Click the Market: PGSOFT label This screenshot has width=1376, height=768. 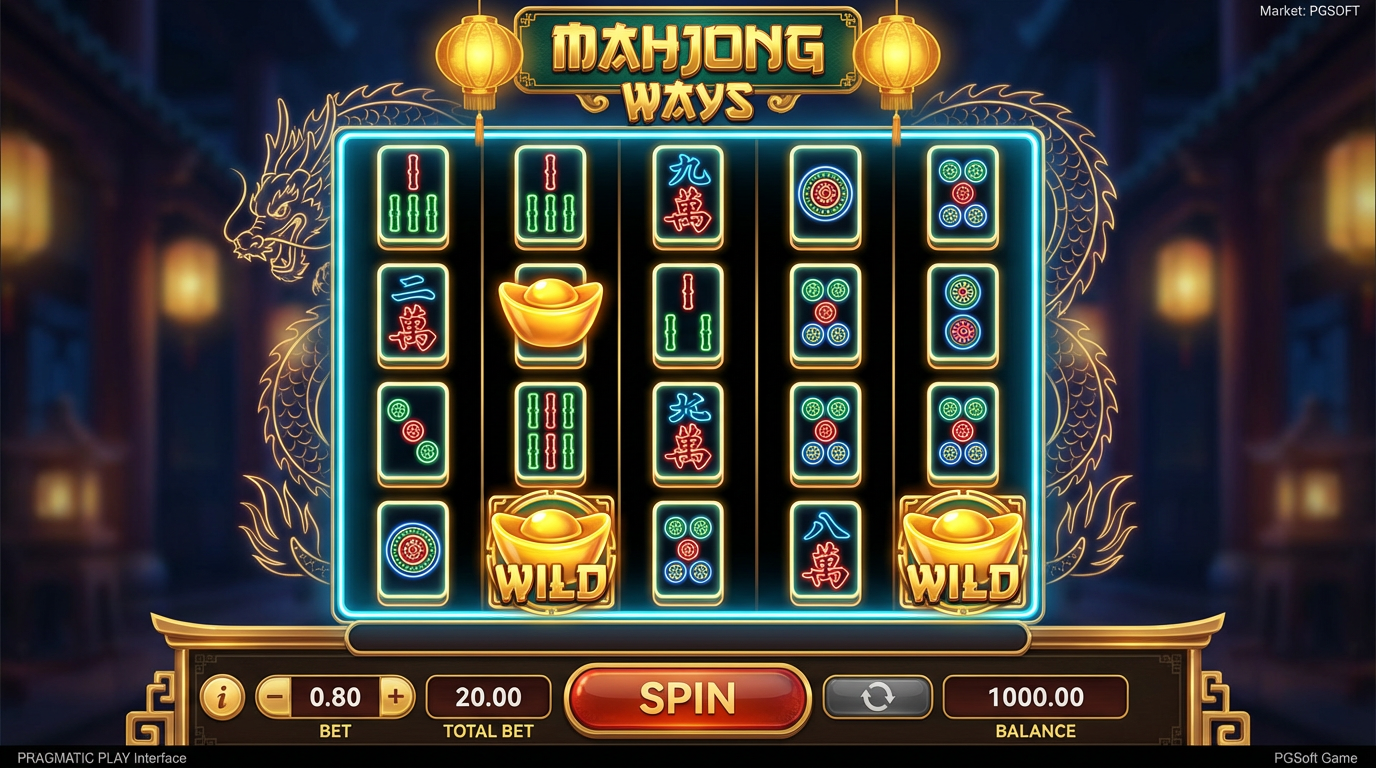1308,10
